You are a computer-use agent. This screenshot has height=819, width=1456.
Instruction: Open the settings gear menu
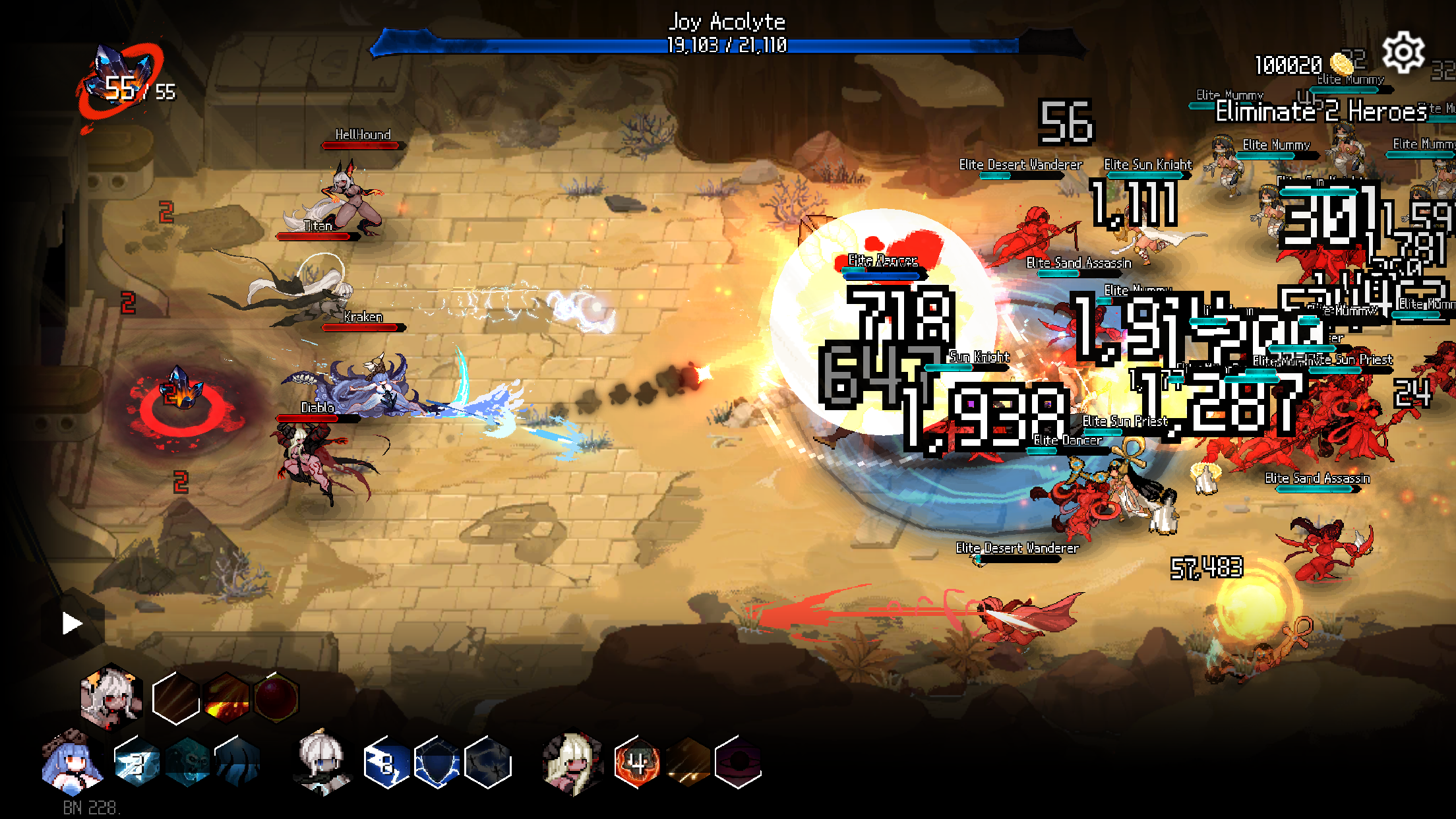click(x=1405, y=51)
